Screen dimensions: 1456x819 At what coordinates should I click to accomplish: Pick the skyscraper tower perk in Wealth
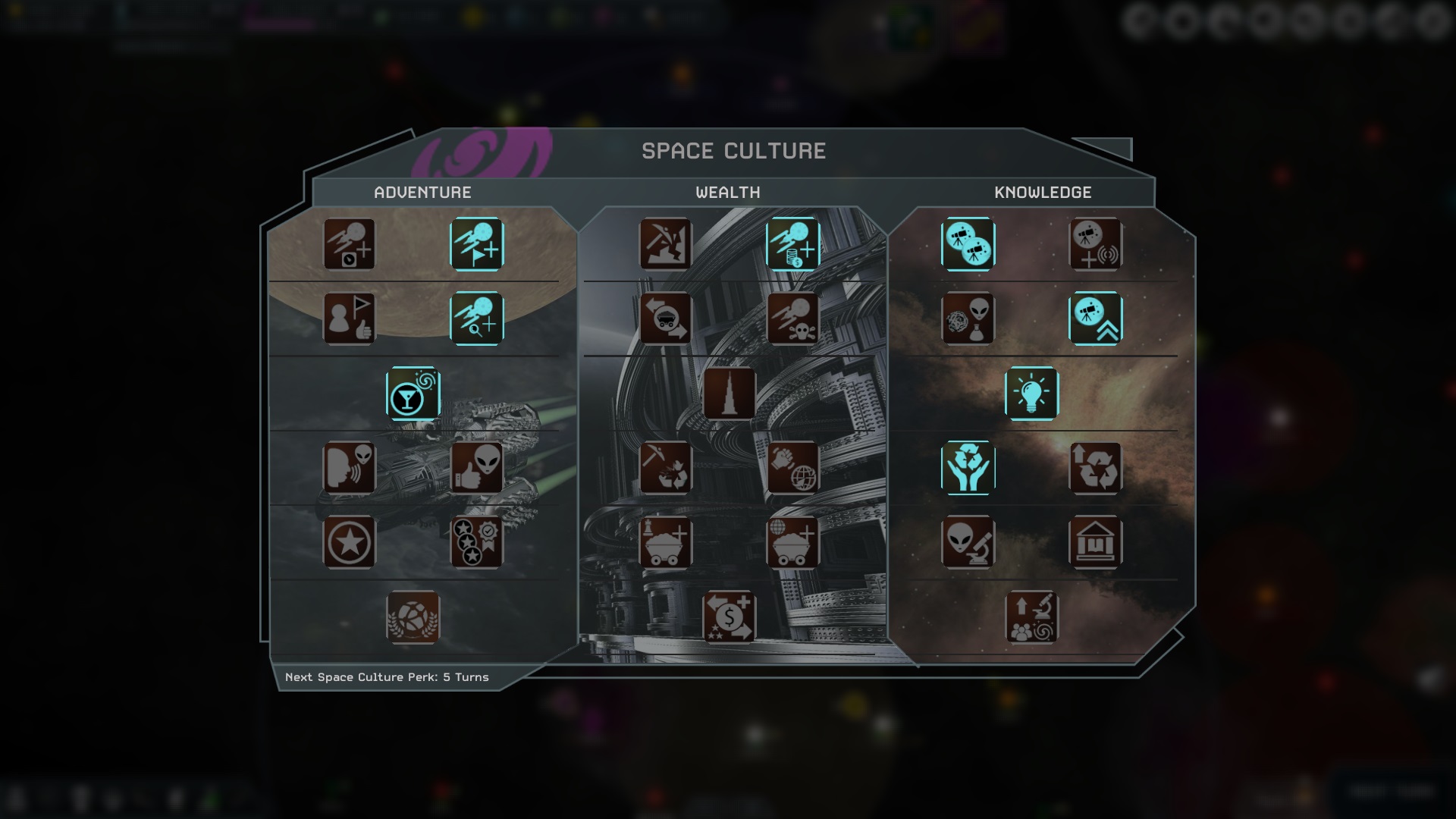pos(729,394)
